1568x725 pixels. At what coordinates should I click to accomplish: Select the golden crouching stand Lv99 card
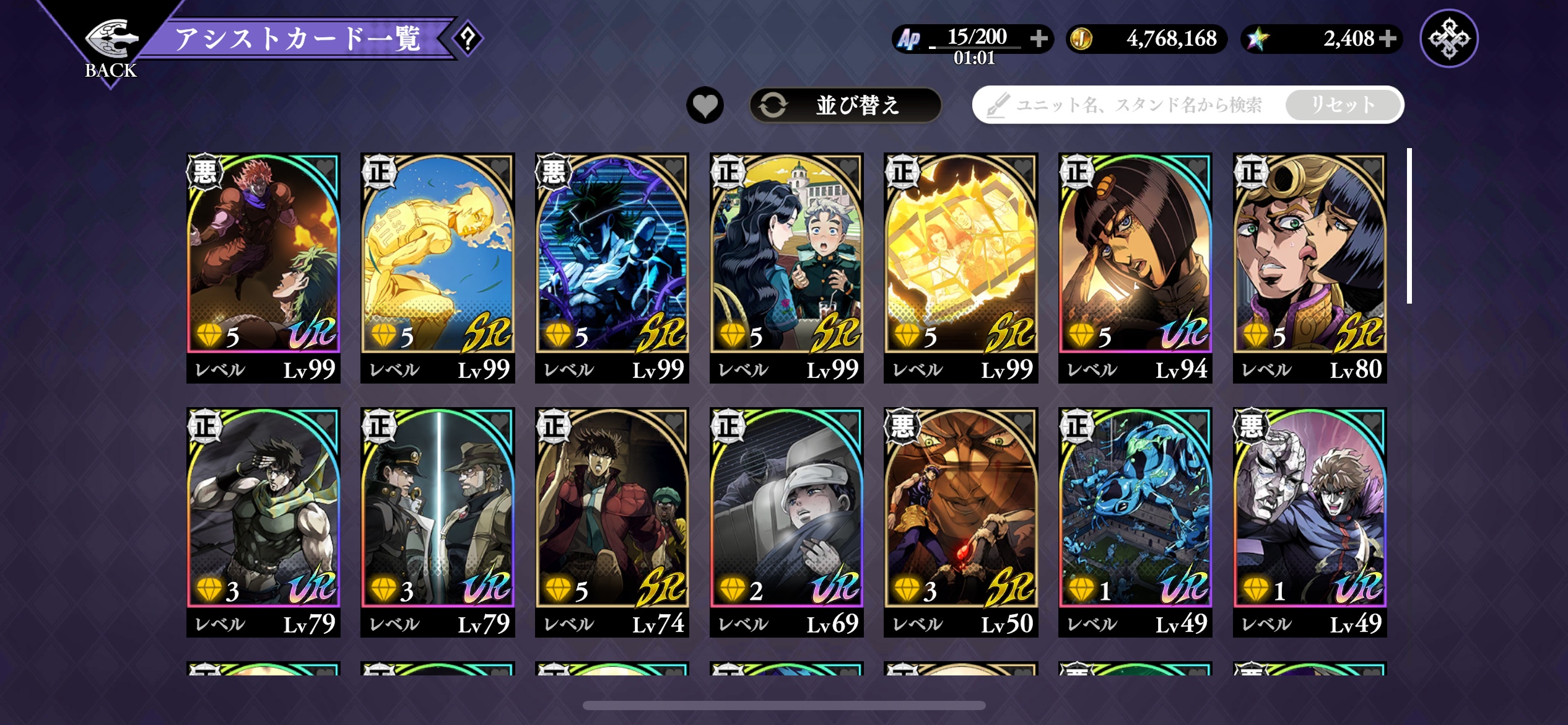tap(438, 266)
